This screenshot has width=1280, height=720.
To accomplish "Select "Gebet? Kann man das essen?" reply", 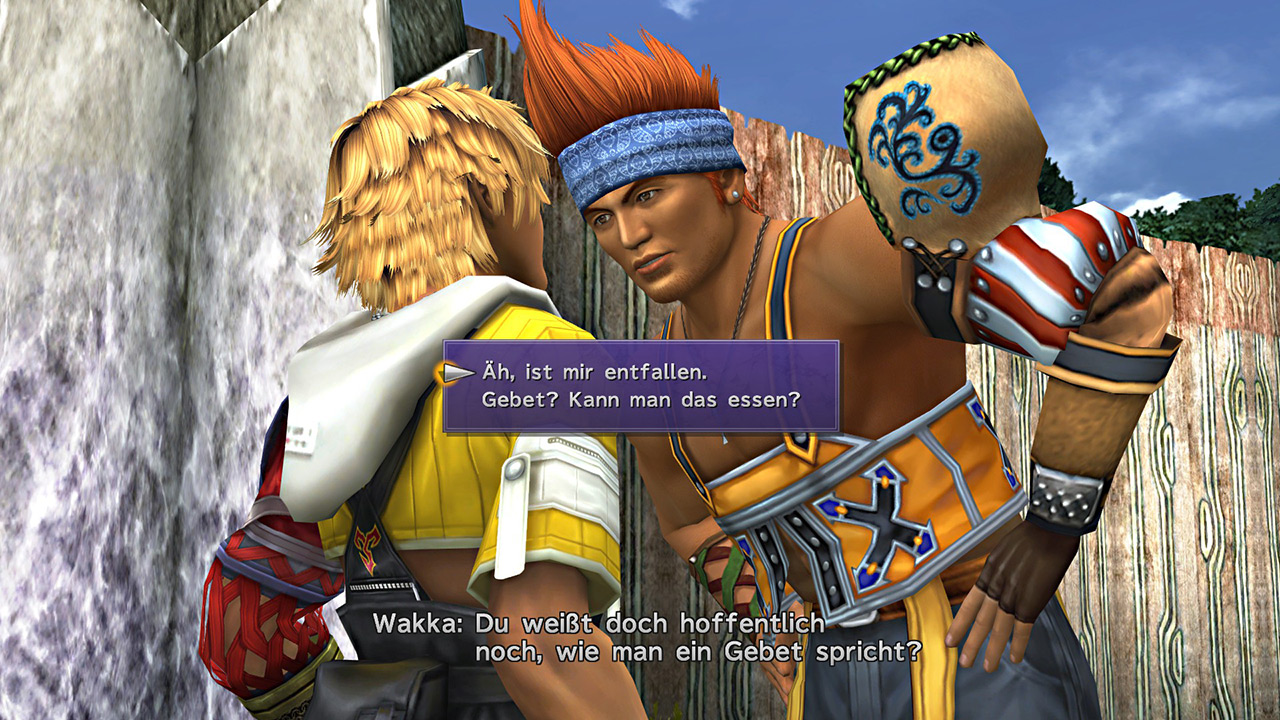I will click(641, 400).
